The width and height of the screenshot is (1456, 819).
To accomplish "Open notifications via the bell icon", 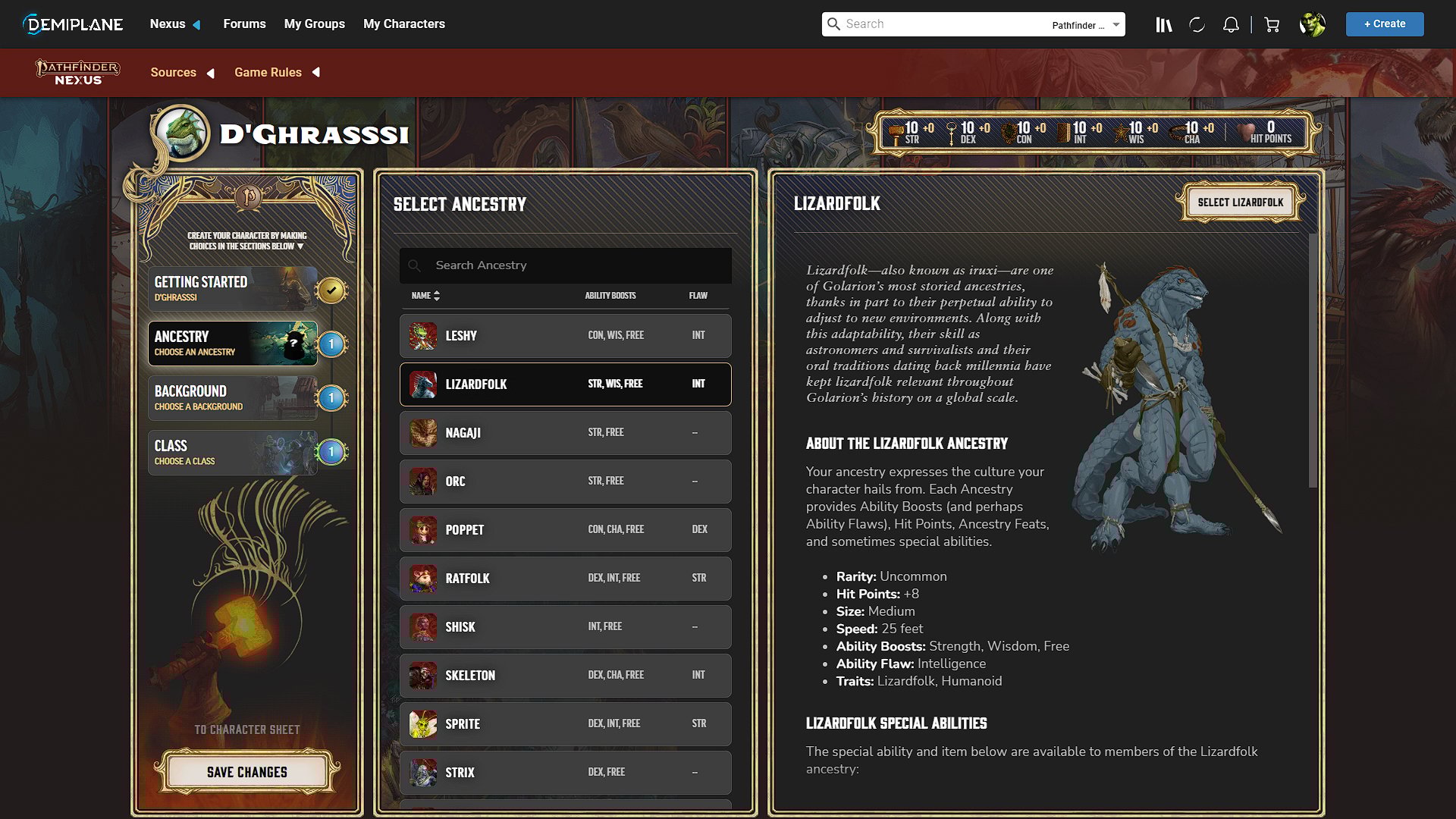I will (1230, 24).
